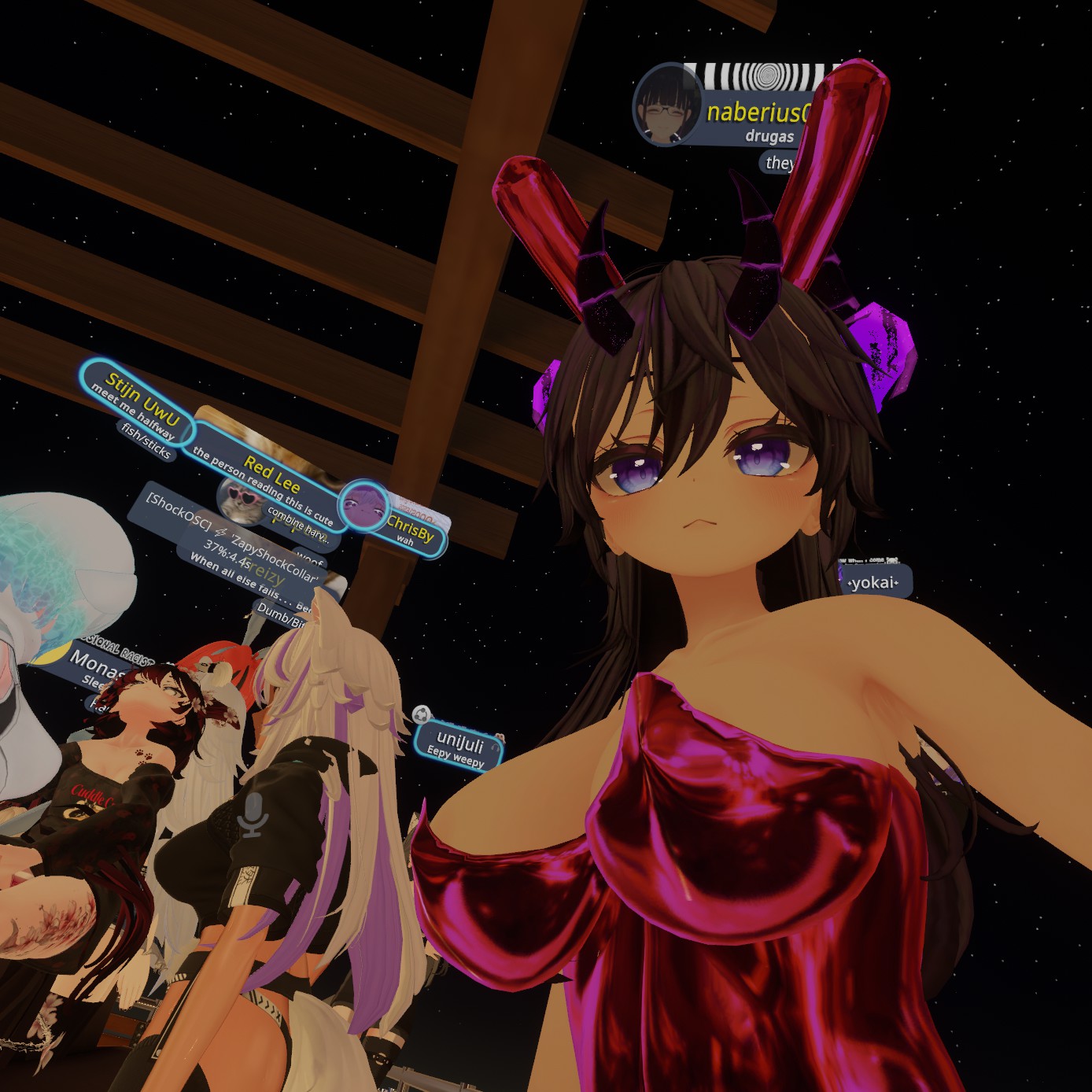1092x1092 pixels.
Task: Select Red Lee's player nameplate
Action: [271, 472]
